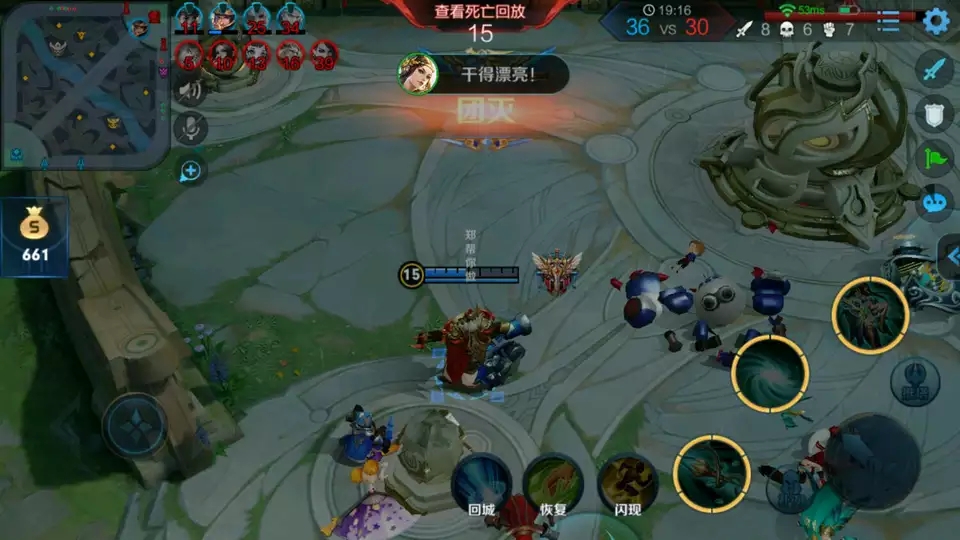Open the settings gear
960x540 pixels.
click(936, 20)
